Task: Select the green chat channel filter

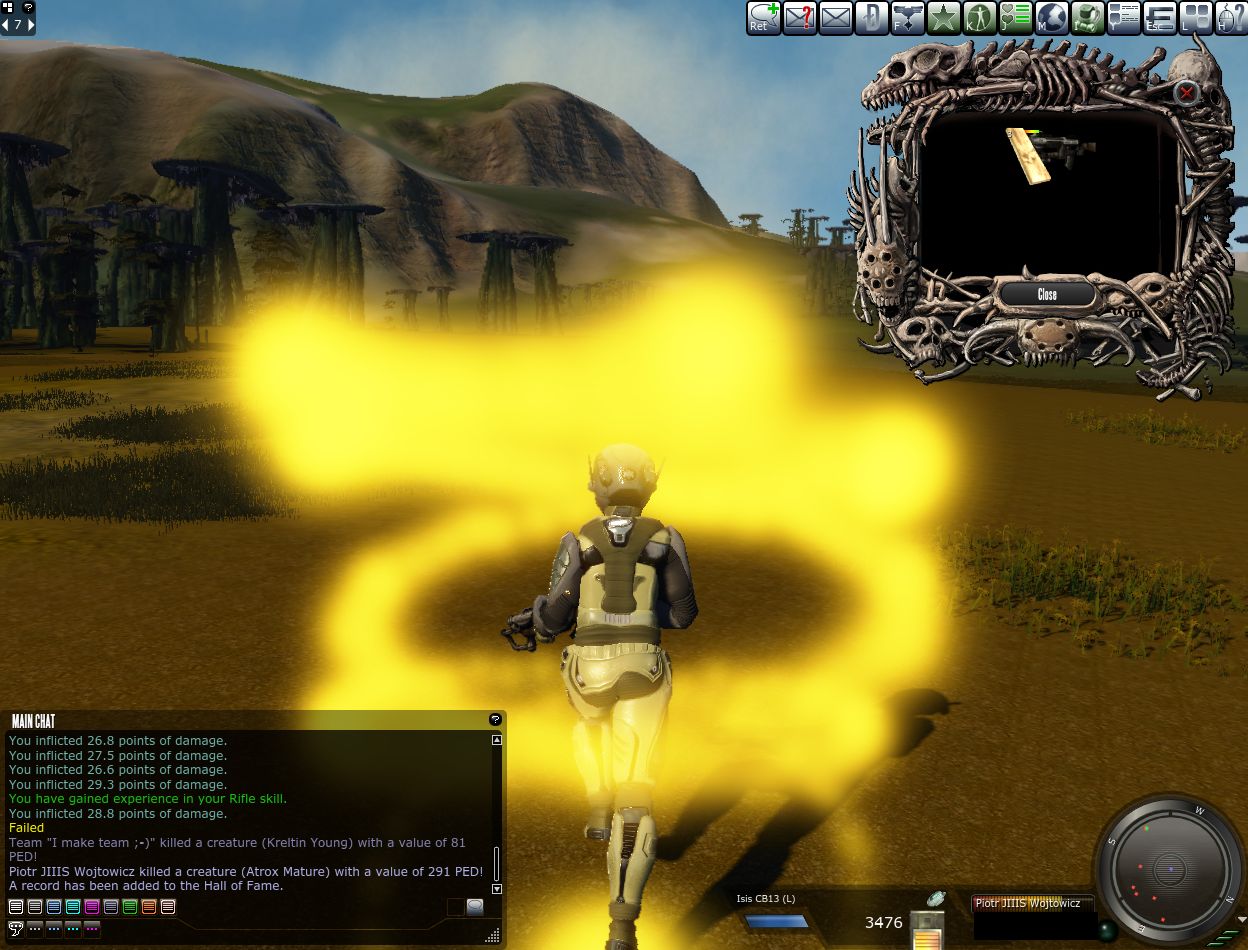Action: click(130, 907)
